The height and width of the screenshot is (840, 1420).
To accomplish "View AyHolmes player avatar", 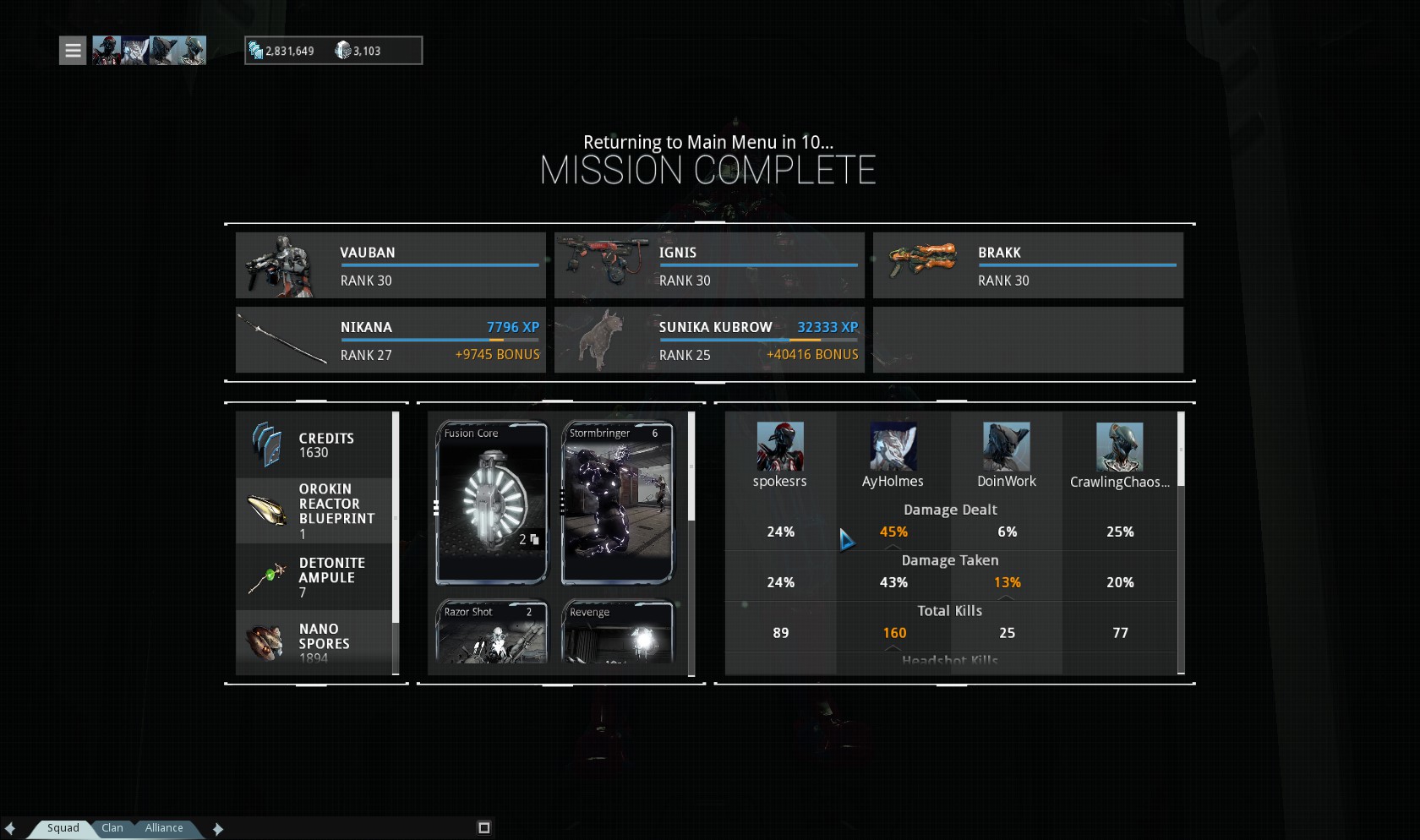I will click(893, 447).
